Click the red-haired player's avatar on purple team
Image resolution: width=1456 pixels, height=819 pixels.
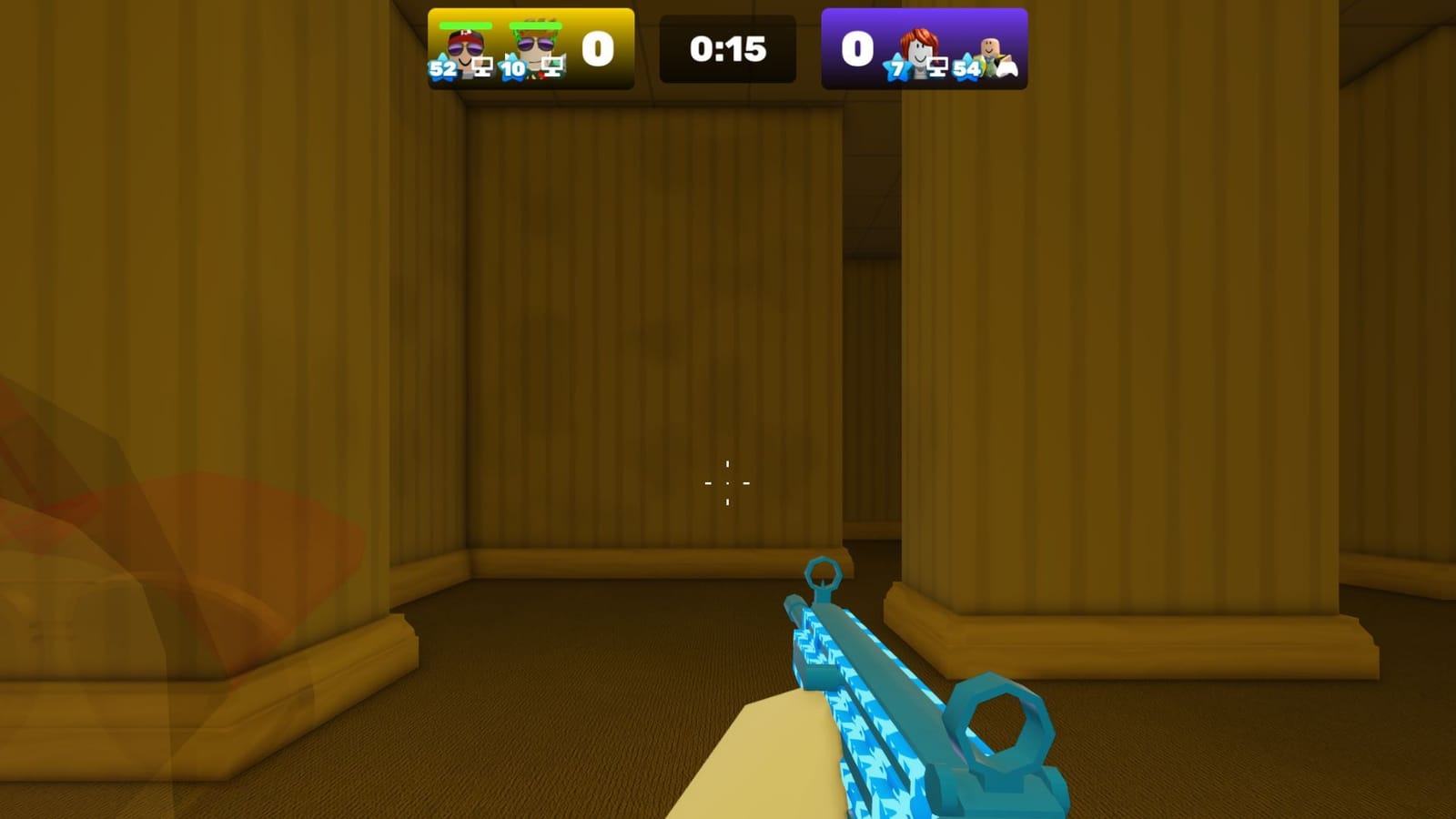coord(919,45)
